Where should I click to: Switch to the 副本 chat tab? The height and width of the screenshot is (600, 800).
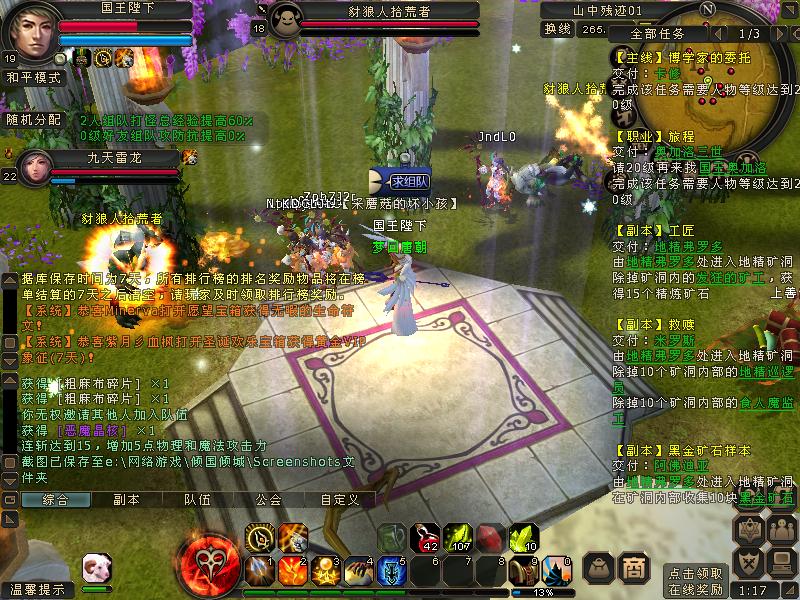coord(126,499)
